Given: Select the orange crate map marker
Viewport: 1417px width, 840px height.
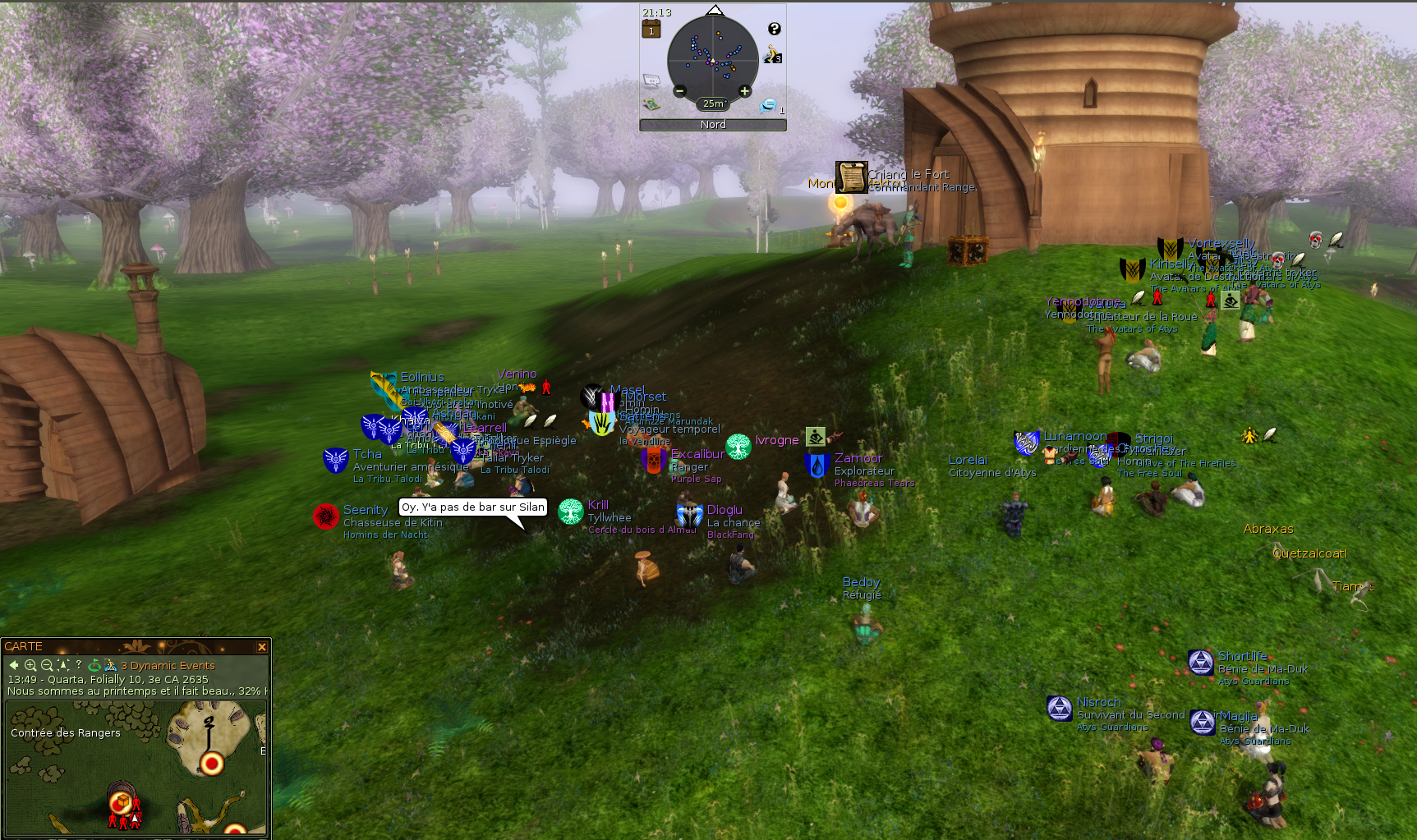Looking at the screenshot, I should point(121,801).
